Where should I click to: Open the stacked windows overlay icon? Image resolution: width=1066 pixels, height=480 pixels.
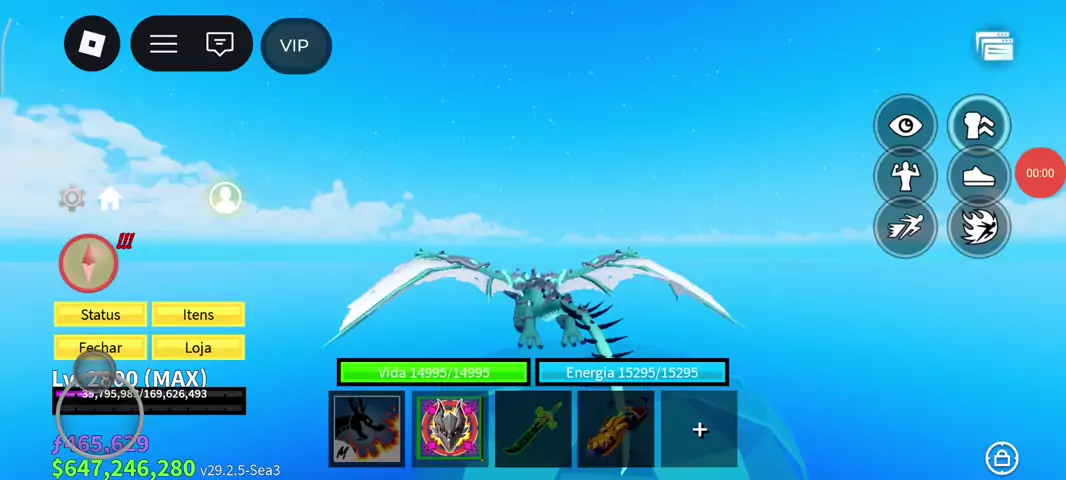pyautogui.click(x=994, y=46)
